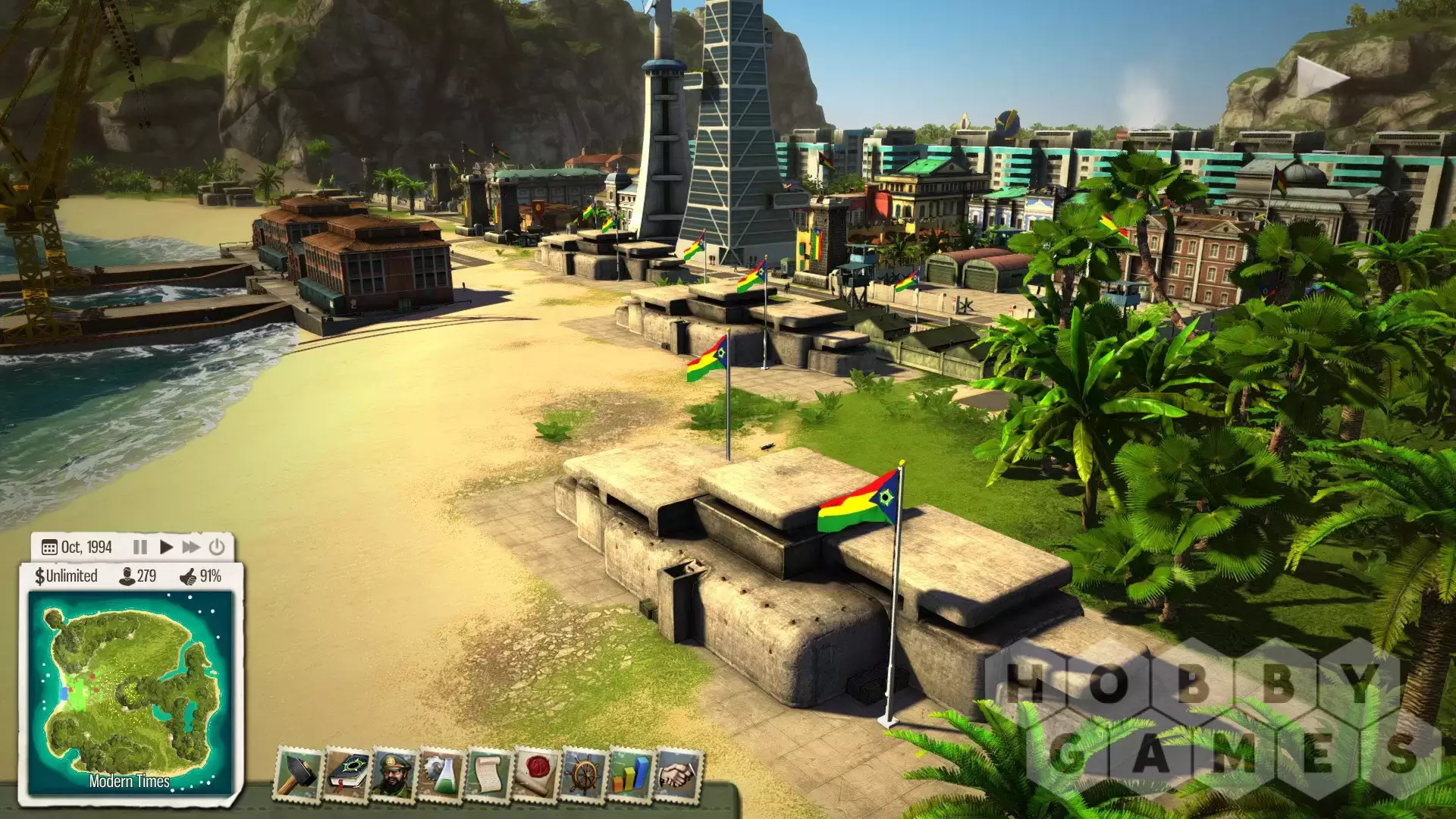Open the ship's wheel stamp

coord(584,773)
